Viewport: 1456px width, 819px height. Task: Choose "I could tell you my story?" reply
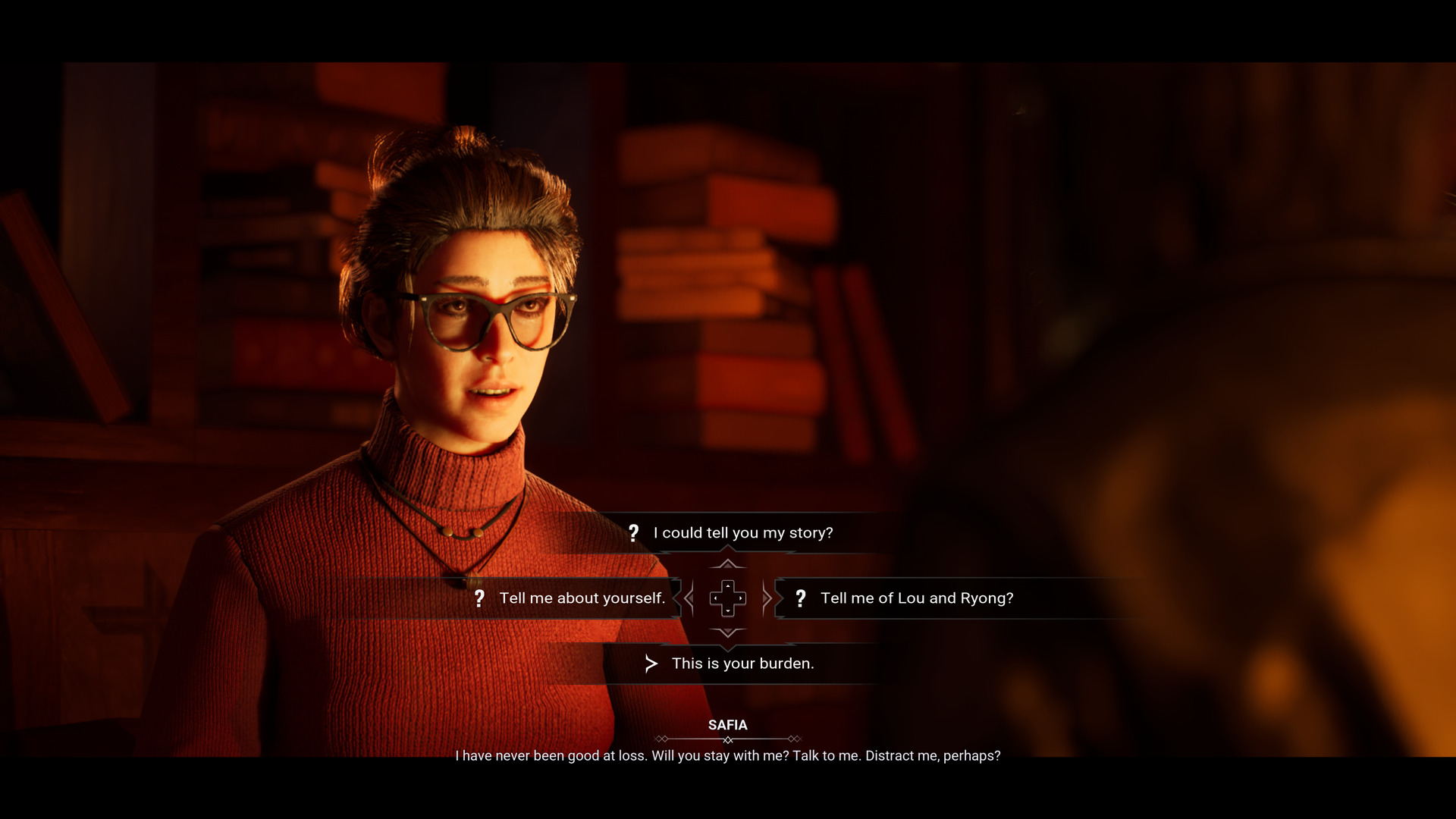click(742, 533)
